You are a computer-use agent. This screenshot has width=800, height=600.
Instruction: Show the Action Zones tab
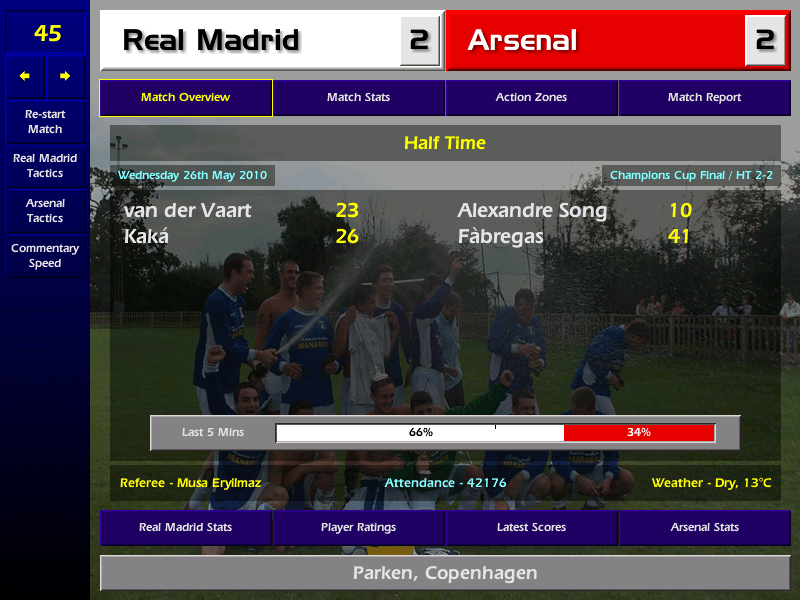(x=531, y=98)
